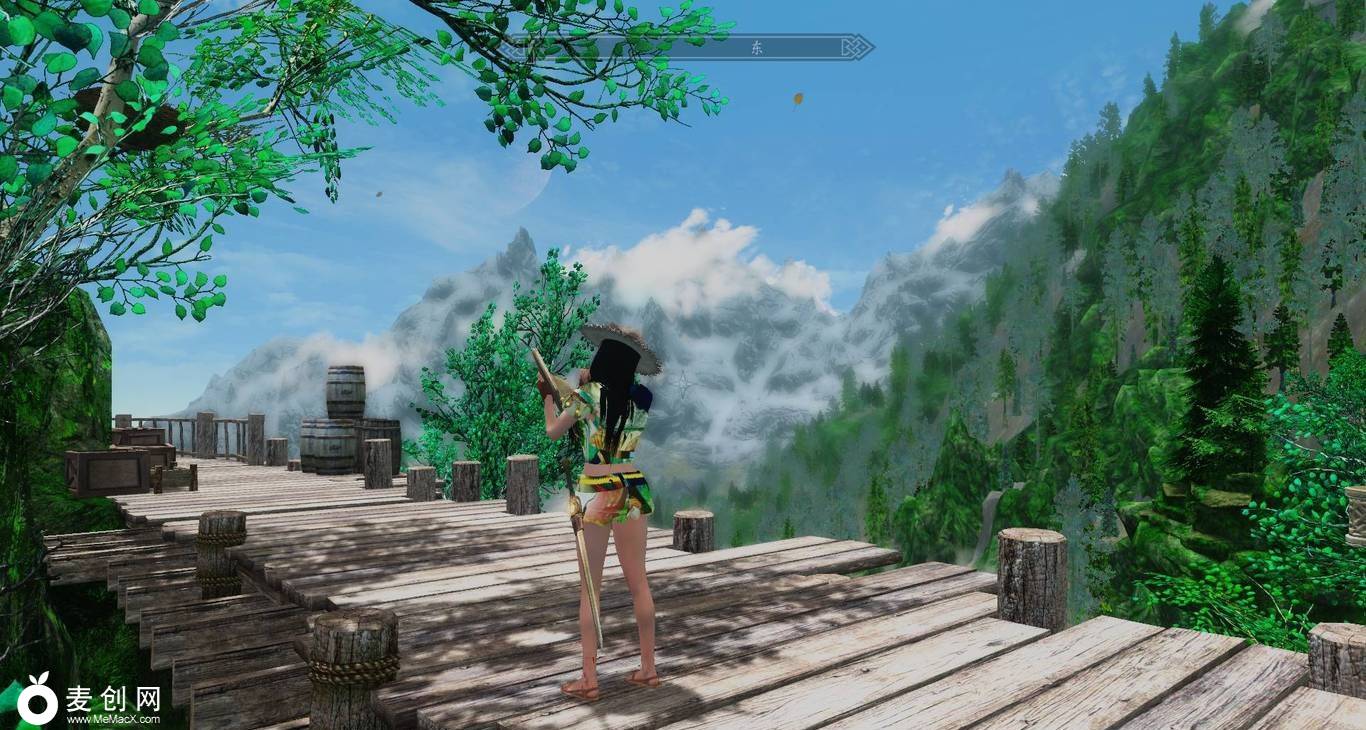Image resolution: width=1366 pixels, height=730 pixels.
Task: Click the compass bar showing 东
Action: (x=689, y=47)
